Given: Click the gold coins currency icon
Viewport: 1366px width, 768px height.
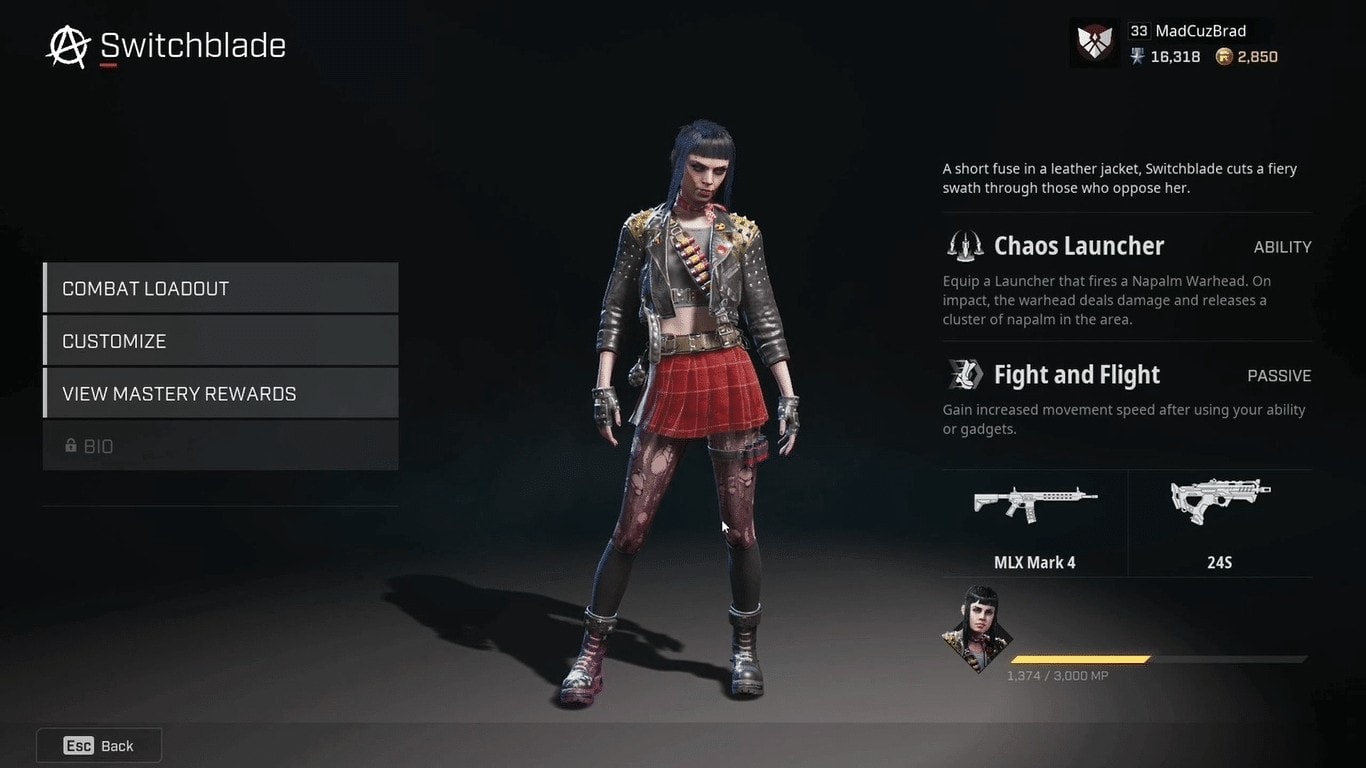Looking at the screenshot, I should [x=1222, y=57].
